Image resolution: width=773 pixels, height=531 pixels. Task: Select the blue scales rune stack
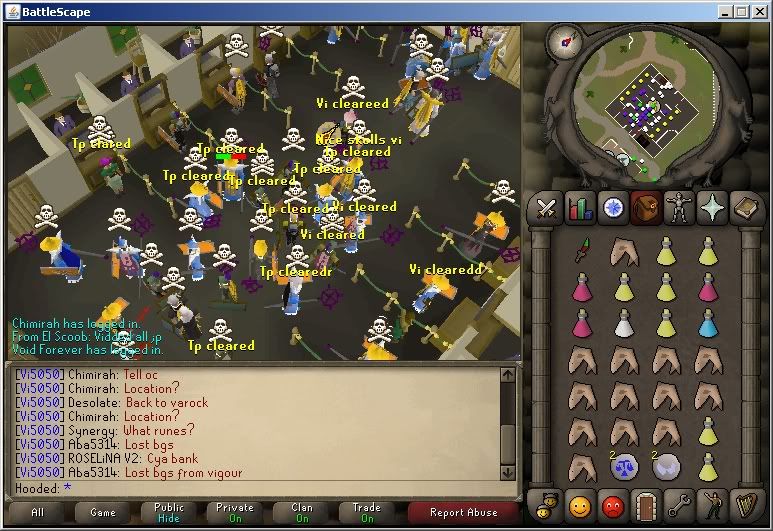pos(625,466)
